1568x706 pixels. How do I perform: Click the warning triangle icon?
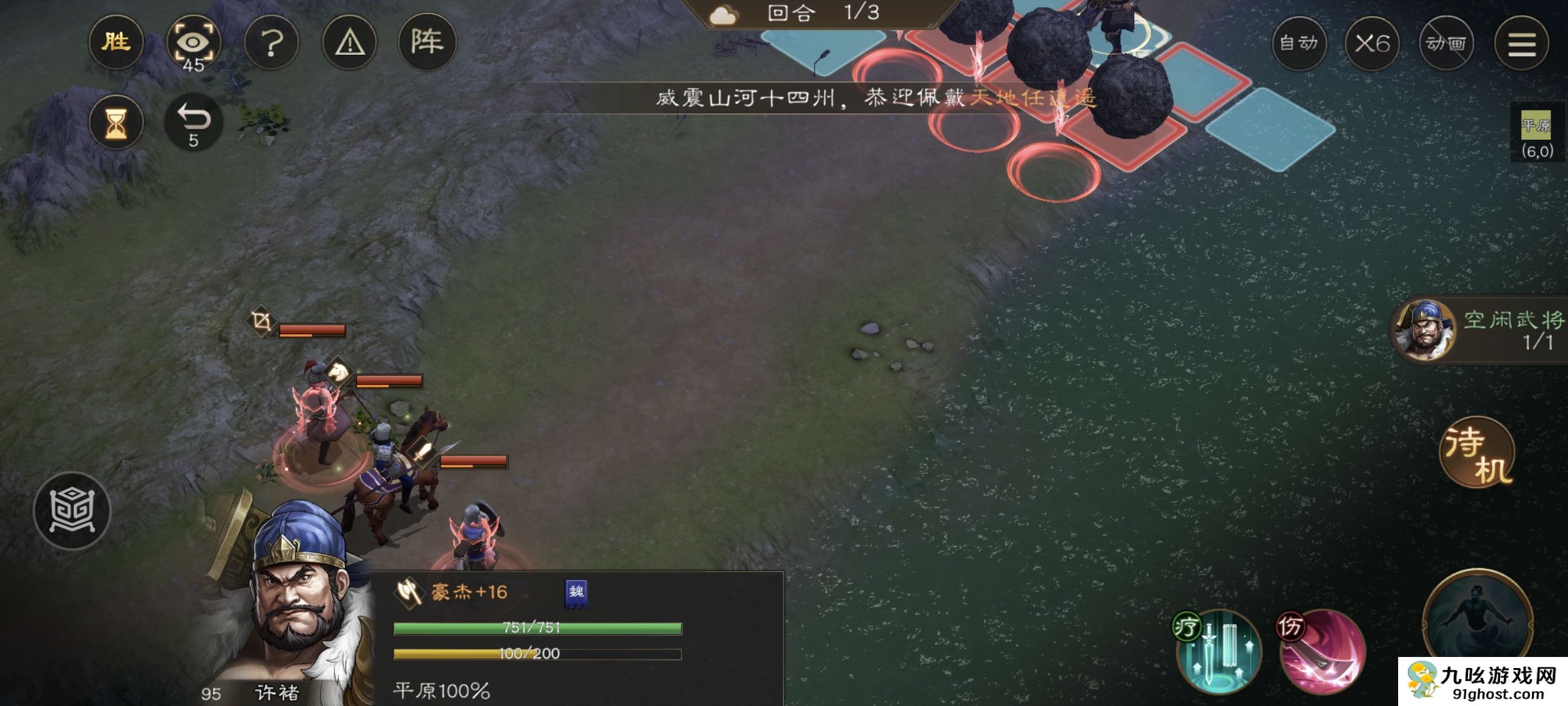pyautogui.click(x=350, y=43)
